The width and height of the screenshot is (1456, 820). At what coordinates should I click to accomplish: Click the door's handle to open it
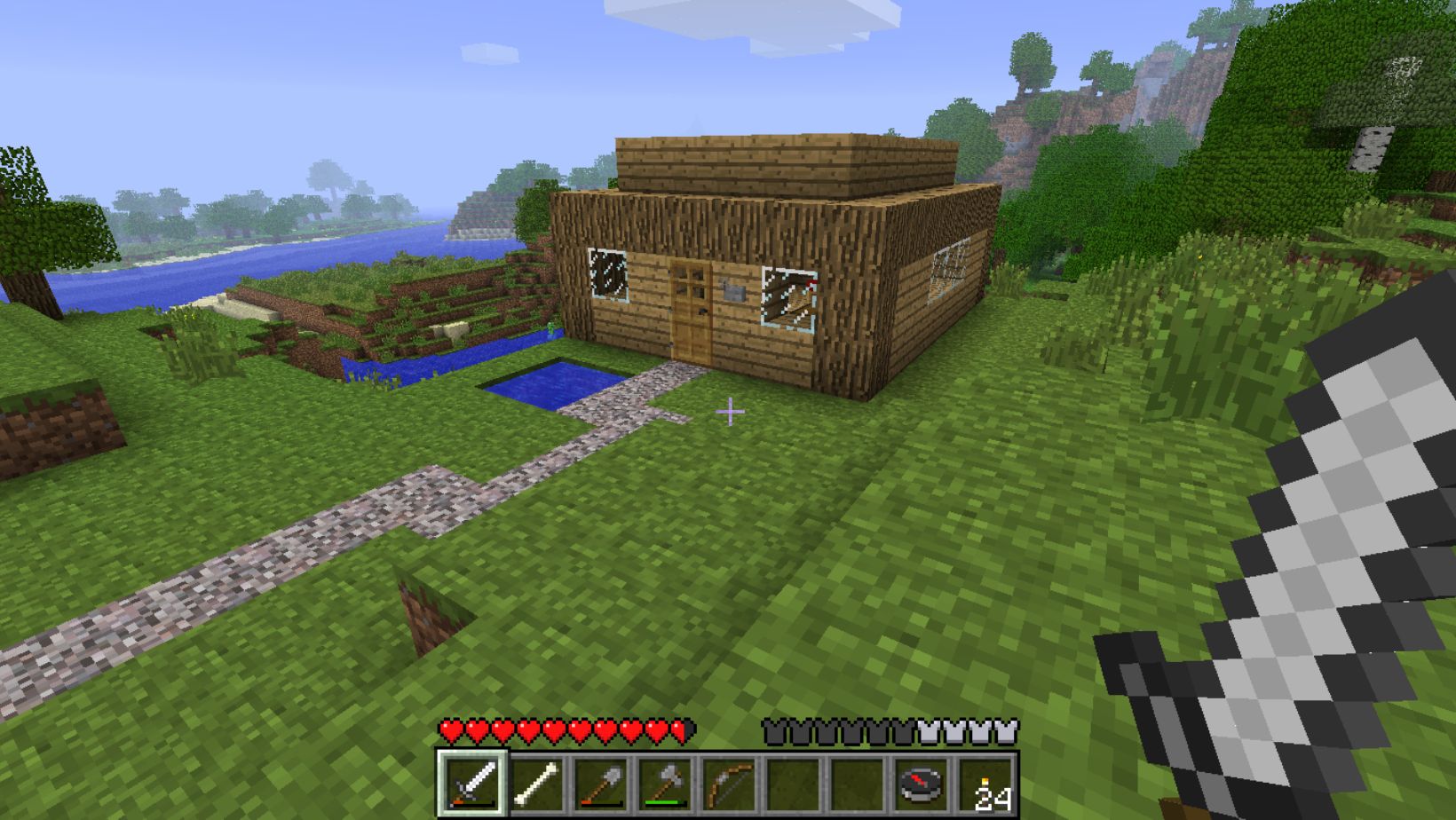[x=701, y=312]
